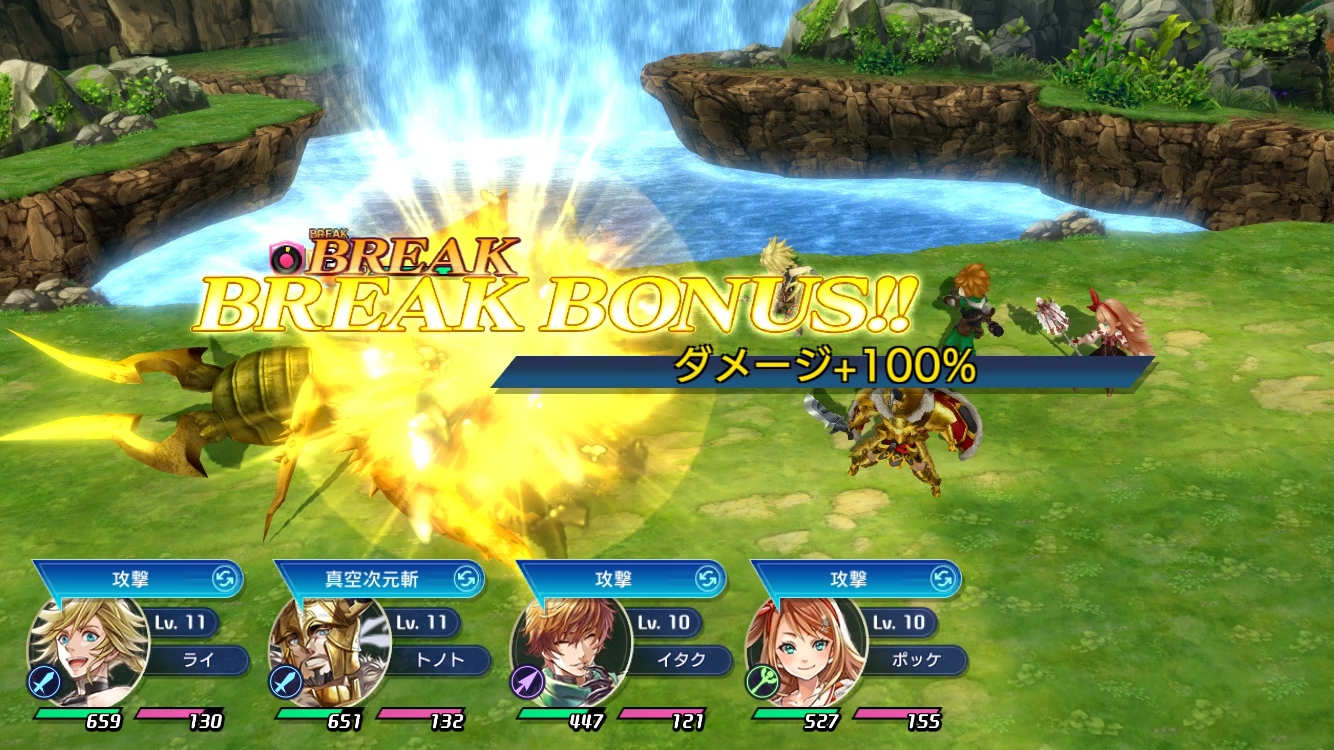Toggle ポッケ's command via the swap icon
The height and width of the screenshot is (750, 1334).
coord(943,579)
